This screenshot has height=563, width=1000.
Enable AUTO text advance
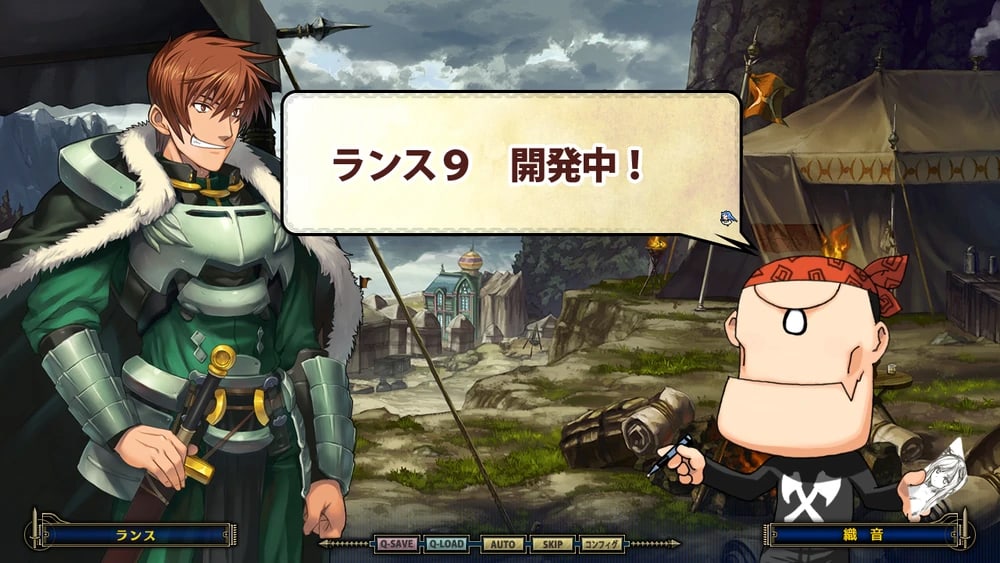click(x=502, y=544)
